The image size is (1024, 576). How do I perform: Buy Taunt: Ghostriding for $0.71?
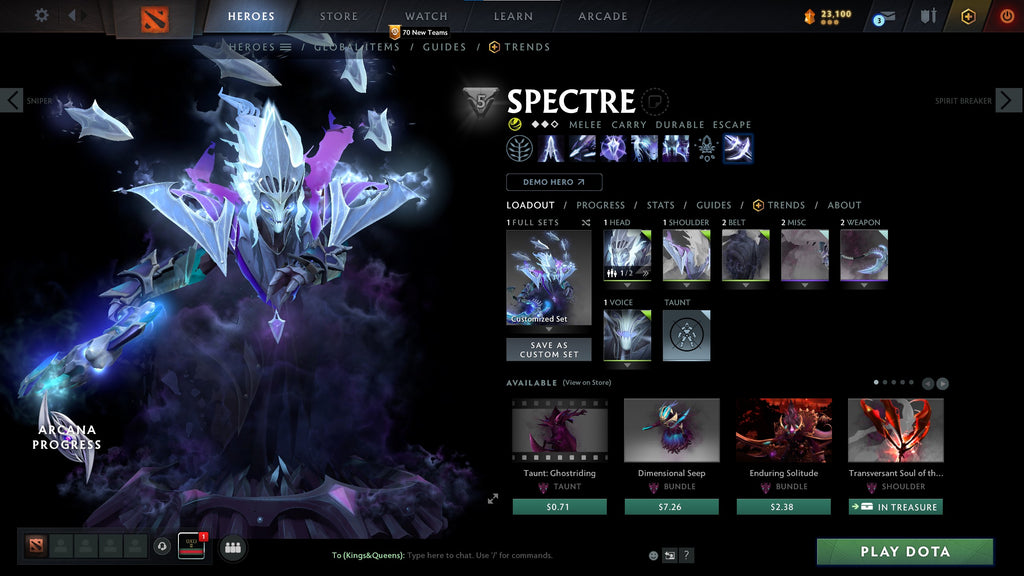tap(559, 507)
